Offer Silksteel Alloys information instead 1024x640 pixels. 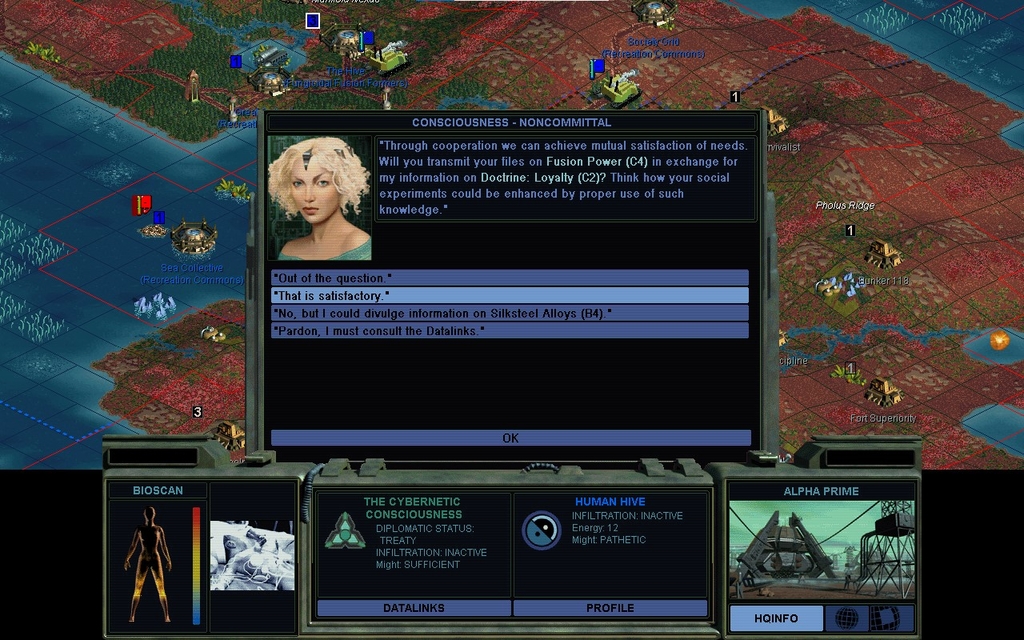[510, 313]
